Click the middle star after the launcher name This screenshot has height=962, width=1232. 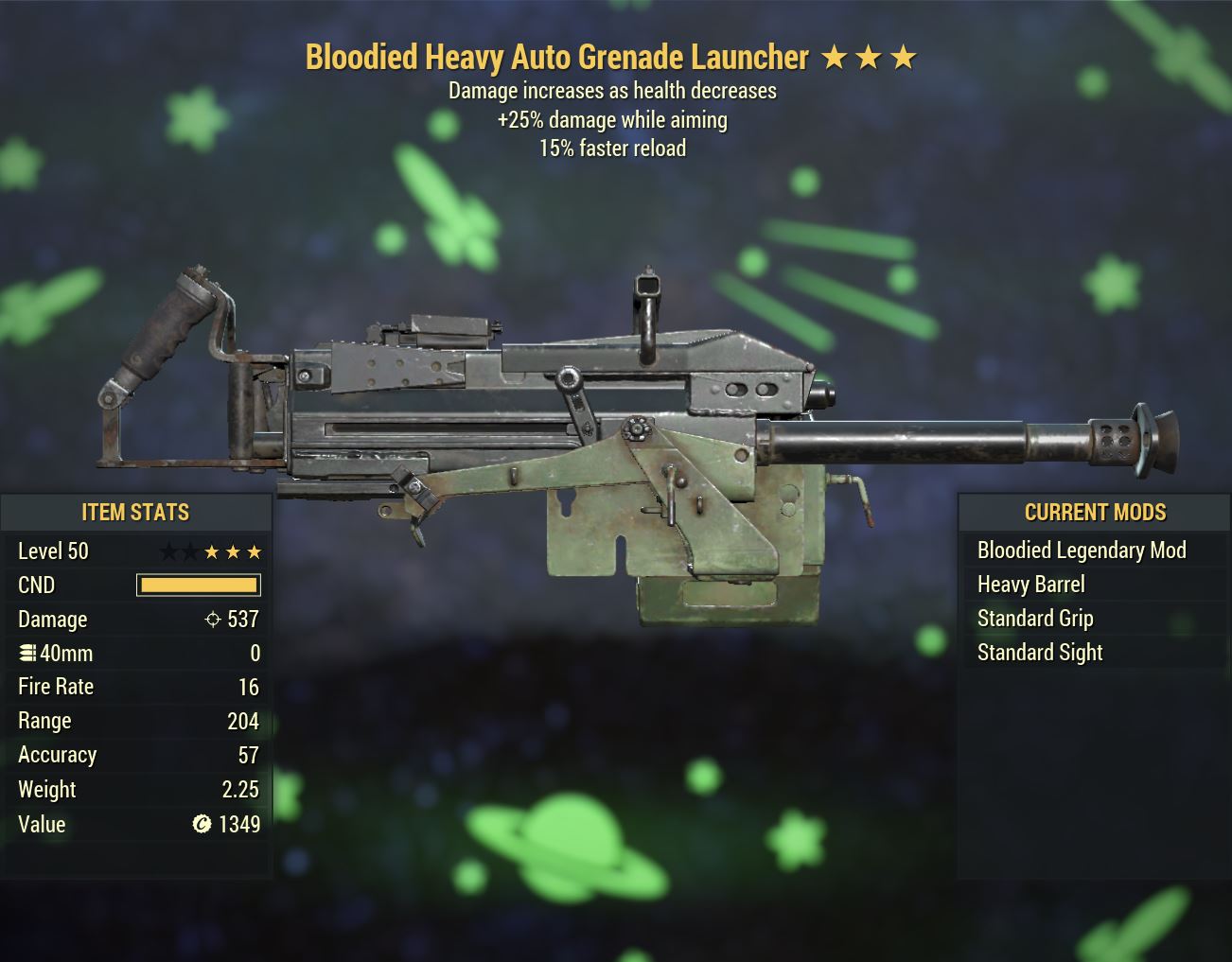coord(870,57)
